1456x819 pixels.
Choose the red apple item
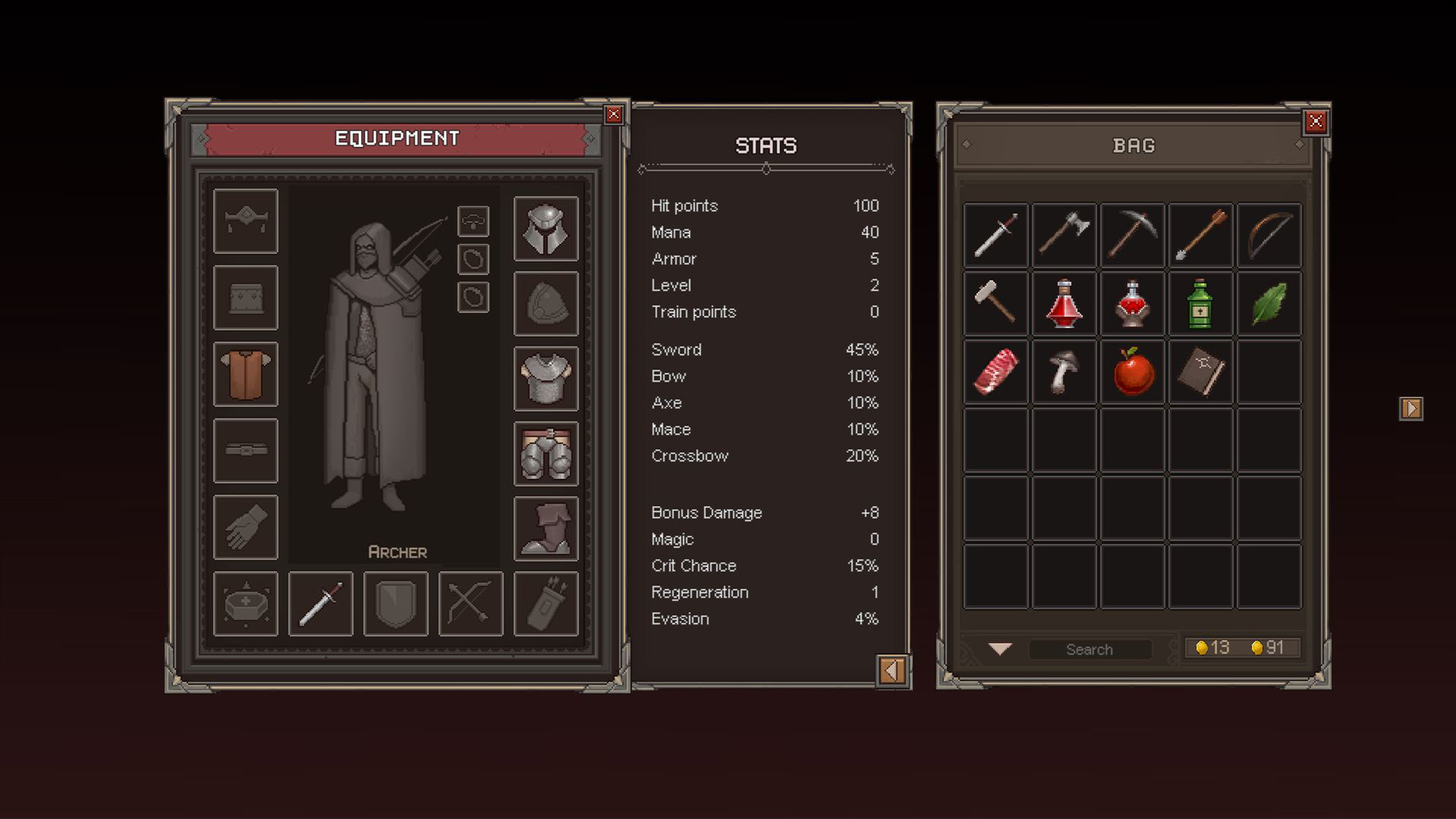tap(1132, 372)
